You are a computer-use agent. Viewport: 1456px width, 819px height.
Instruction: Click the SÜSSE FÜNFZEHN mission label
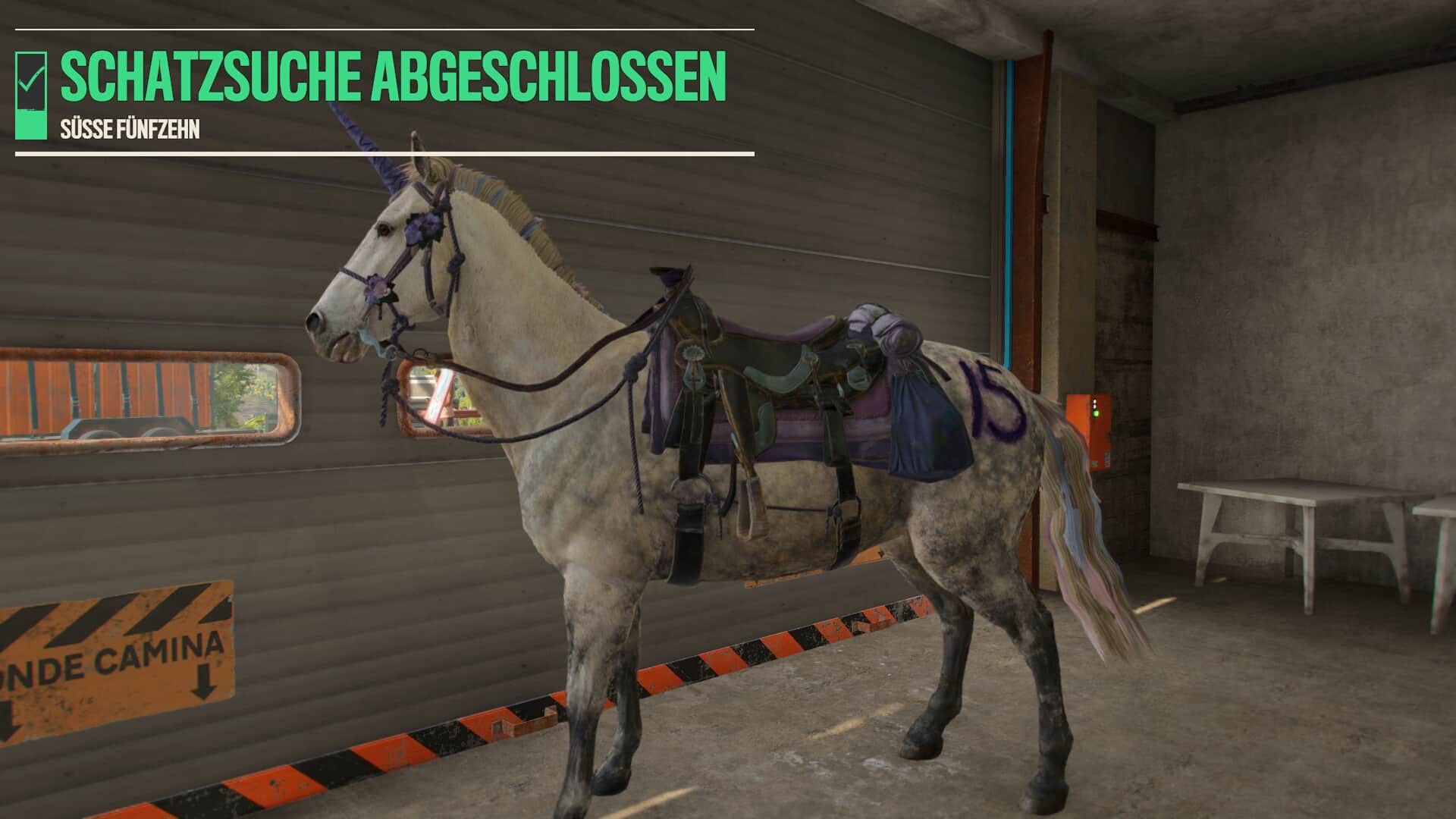tap(130, 127)
